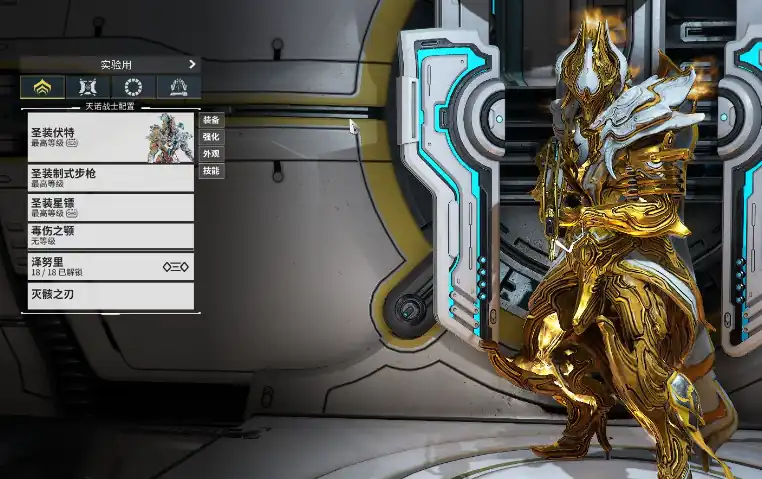Open the 外观 appearance button

pos(211,154)
